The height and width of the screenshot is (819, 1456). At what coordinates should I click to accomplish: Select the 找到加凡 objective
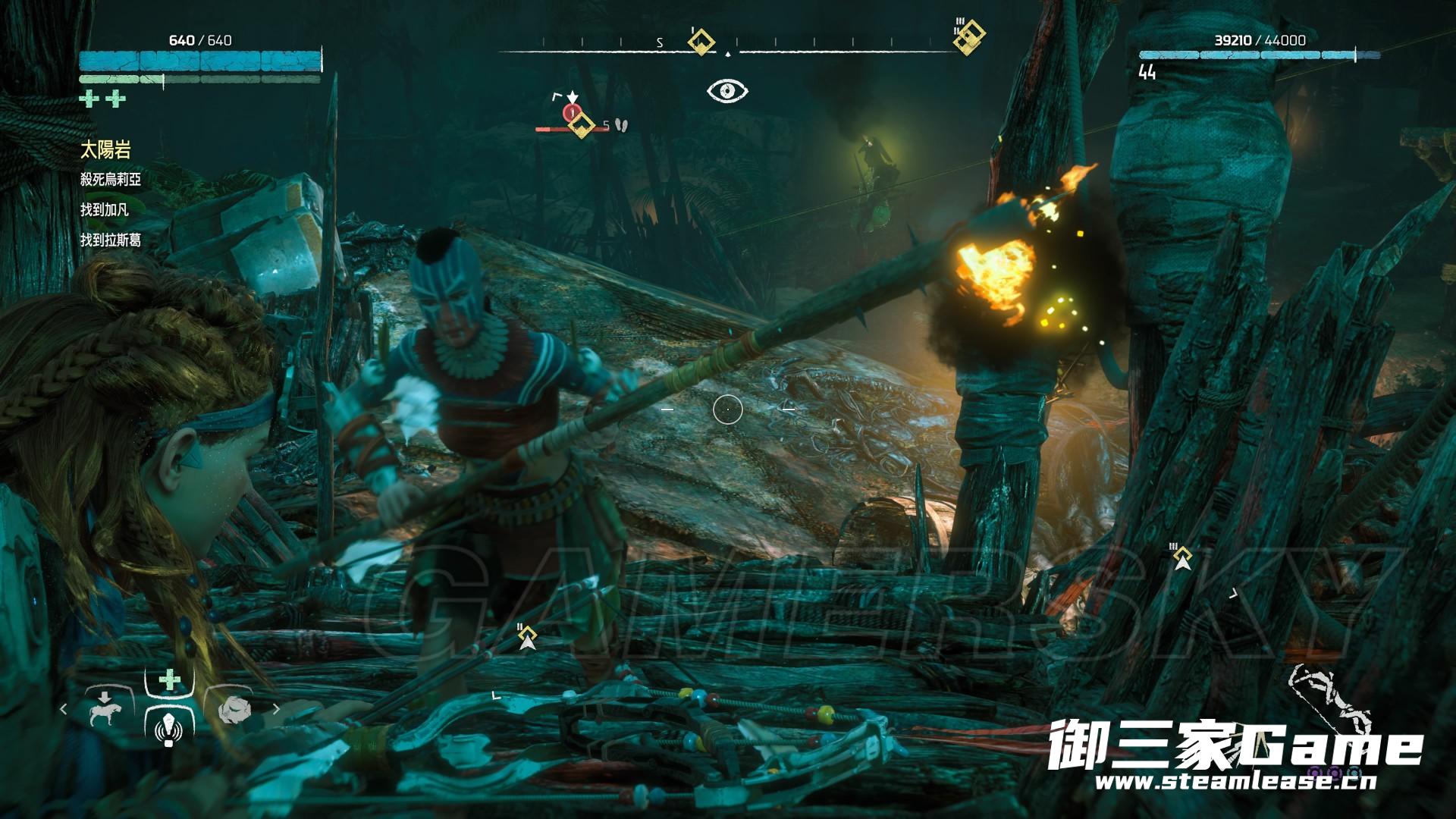105,210
